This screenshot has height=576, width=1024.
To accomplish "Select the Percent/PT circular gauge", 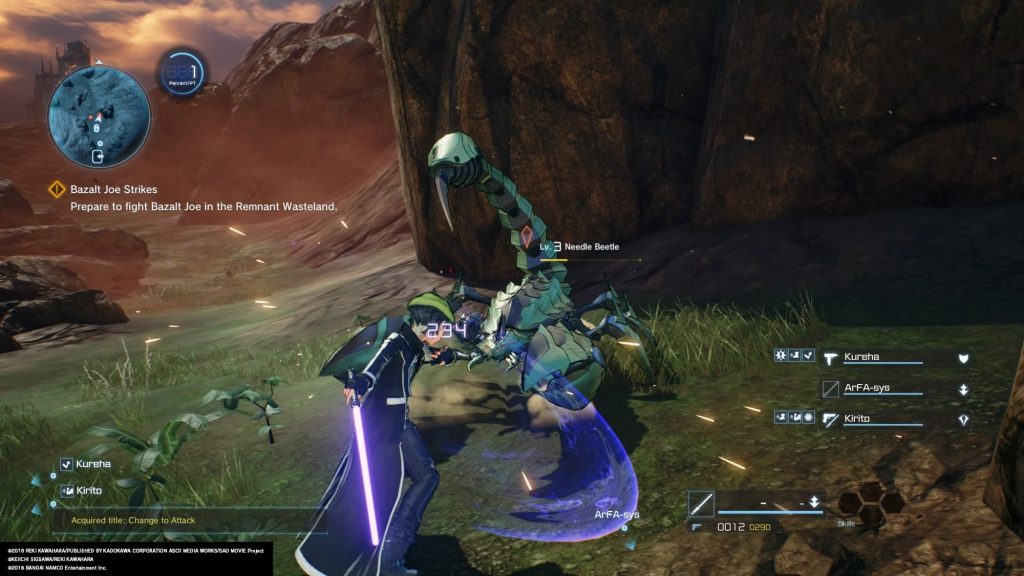I will pos(184,73).
